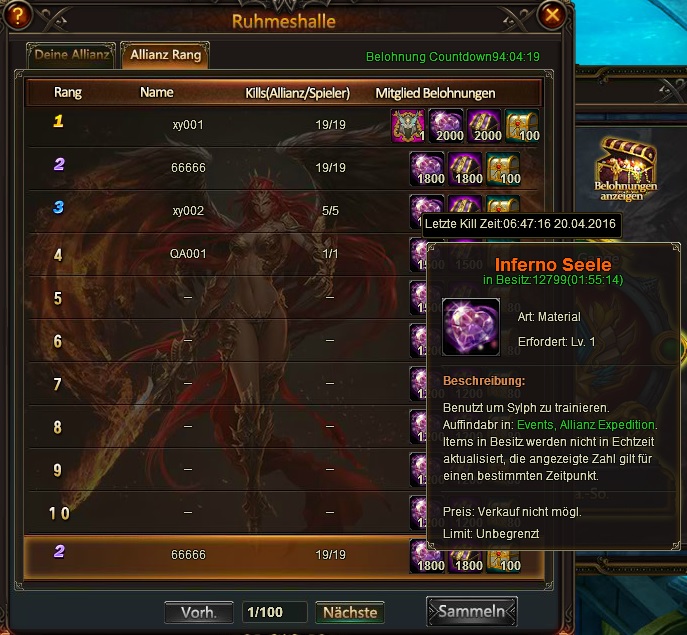687x635 pixels.
Task: Select the Allianz Rang tab
Action: pyautogui.click(x=165, y=54)
